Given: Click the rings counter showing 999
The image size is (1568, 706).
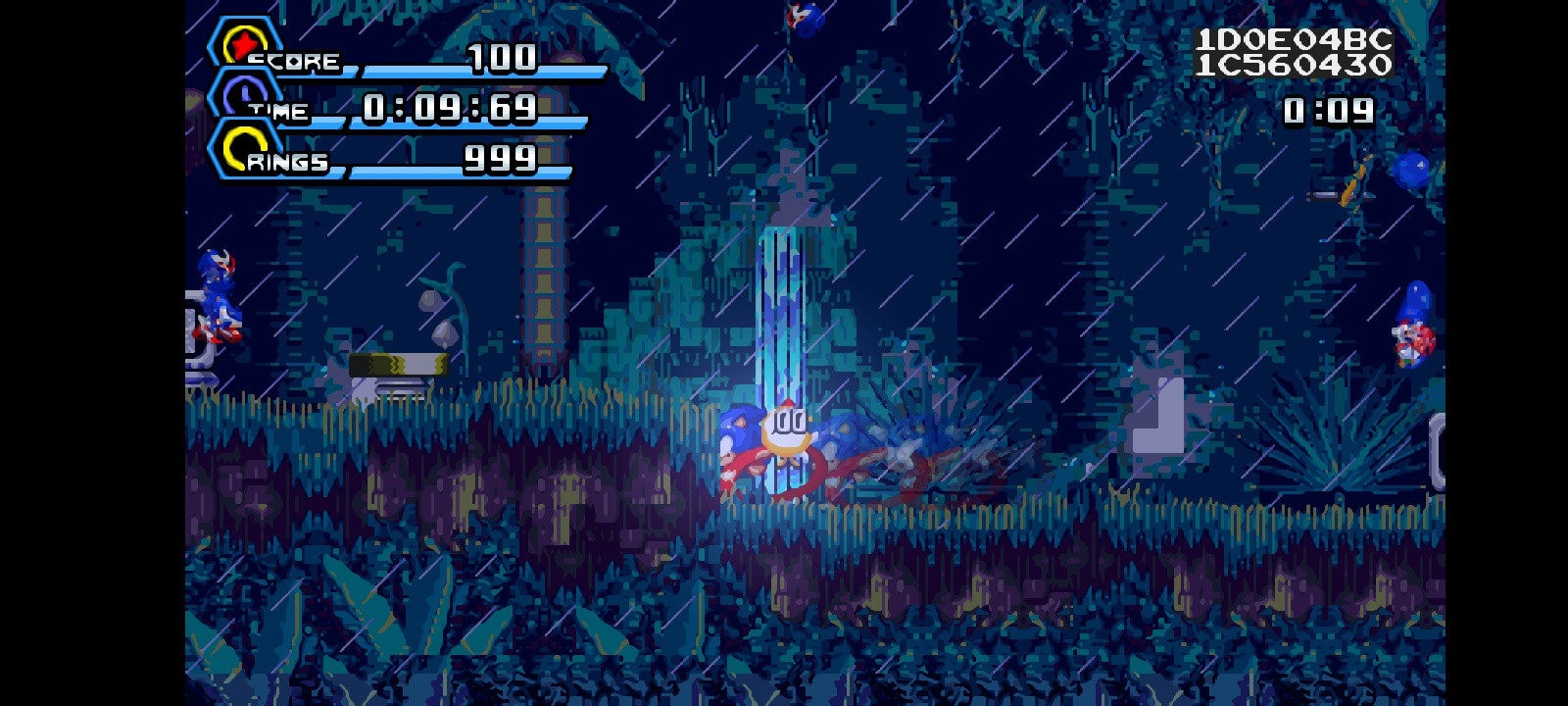Looking at the screenshot, I should pyautogui.click(x=502, y=157).
